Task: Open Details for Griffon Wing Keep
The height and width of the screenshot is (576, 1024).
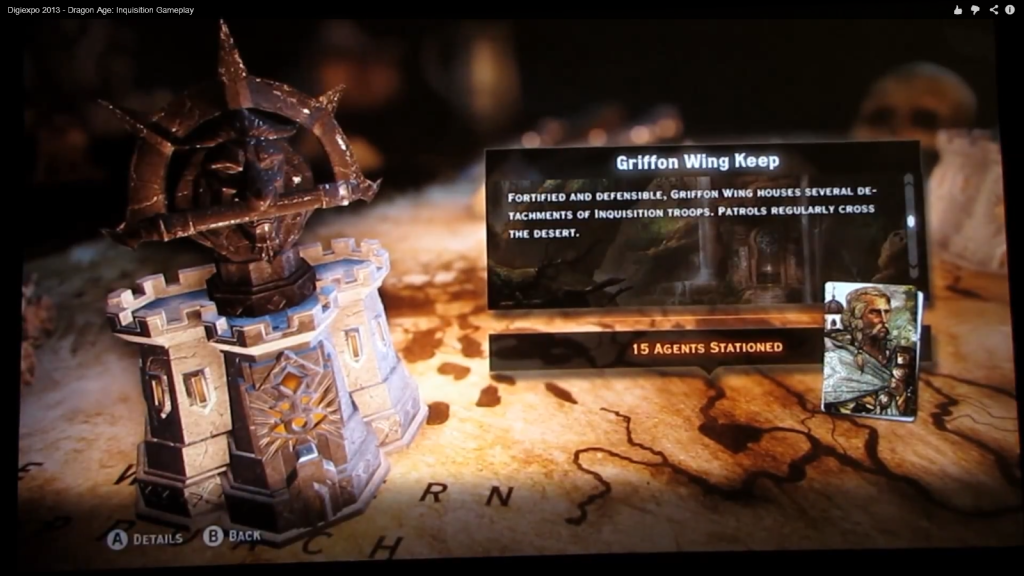Action: pyautogui.click(x=146, y=538)
